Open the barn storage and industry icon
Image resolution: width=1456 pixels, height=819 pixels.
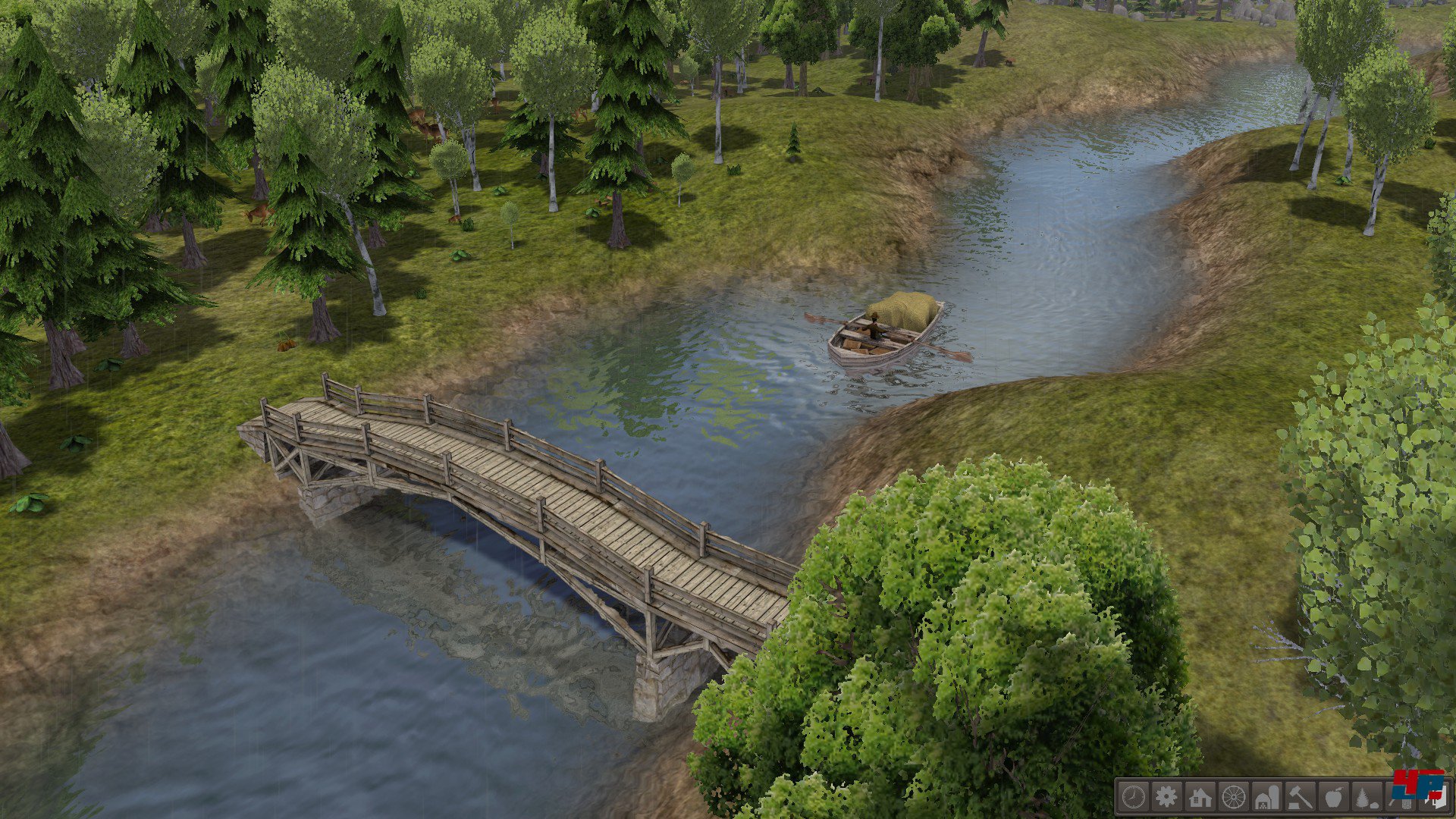pos(1267,797)
